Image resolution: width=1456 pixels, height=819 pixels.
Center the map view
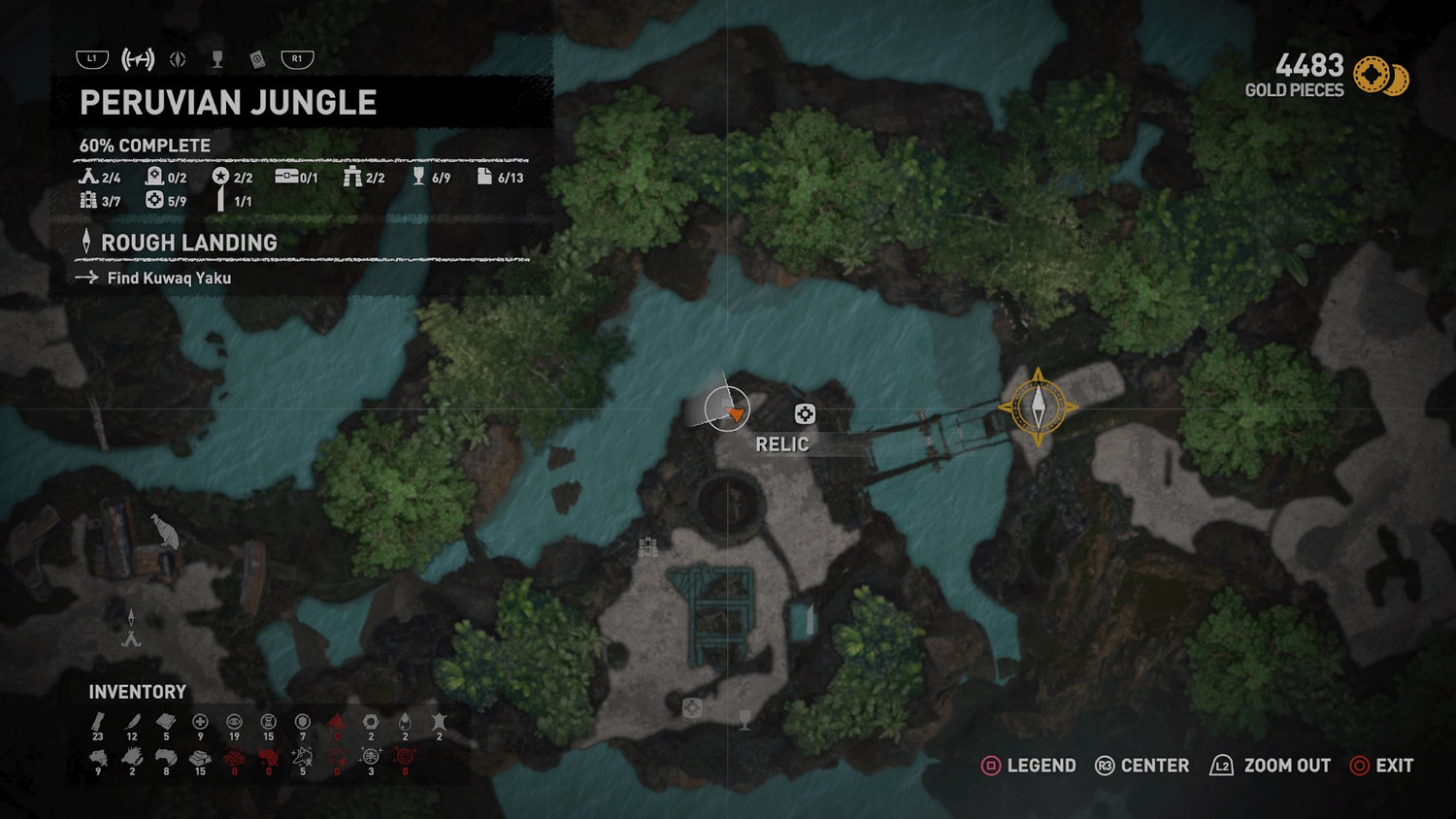coord(1142,766)
